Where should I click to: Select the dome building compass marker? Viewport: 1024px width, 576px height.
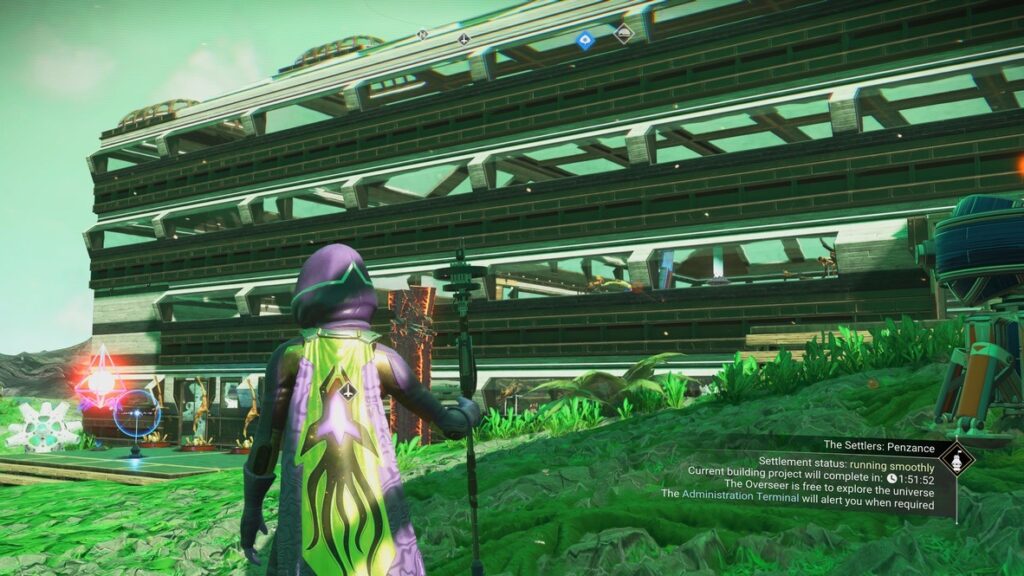pyautogui.click(x=623, y=34)
